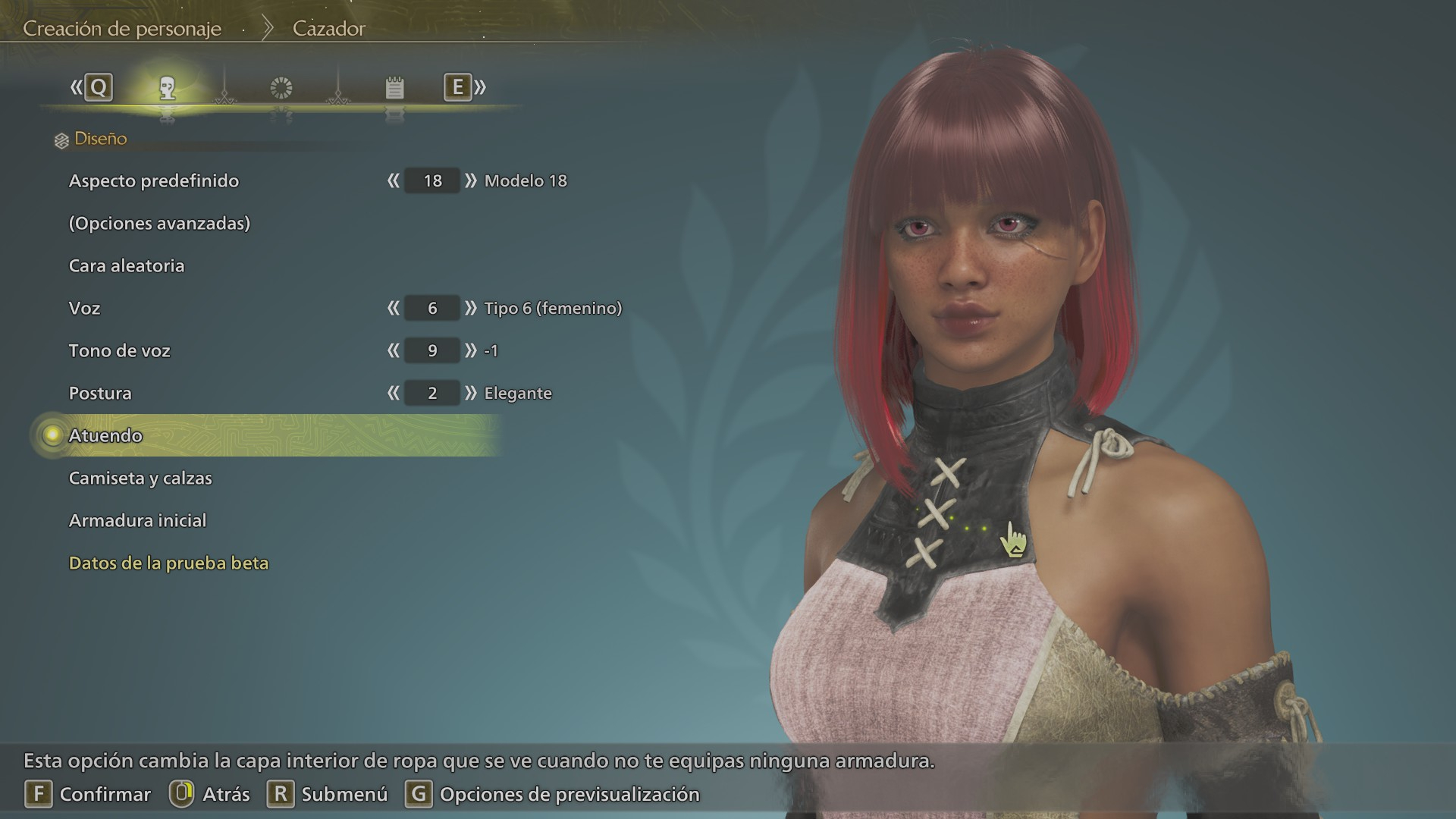Screen dimensions: 1456x819
Task: Open the notepad icon tab
Action: (394, 88)
